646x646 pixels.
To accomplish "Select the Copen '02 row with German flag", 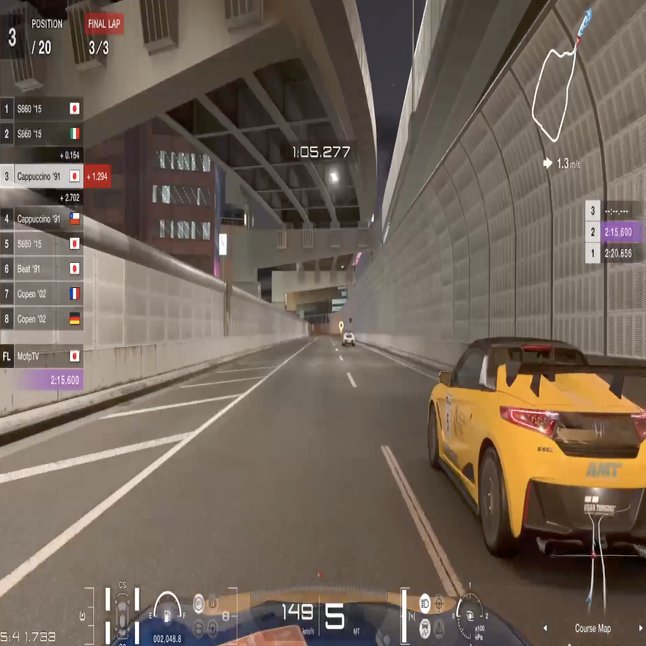I will [42, 319].
